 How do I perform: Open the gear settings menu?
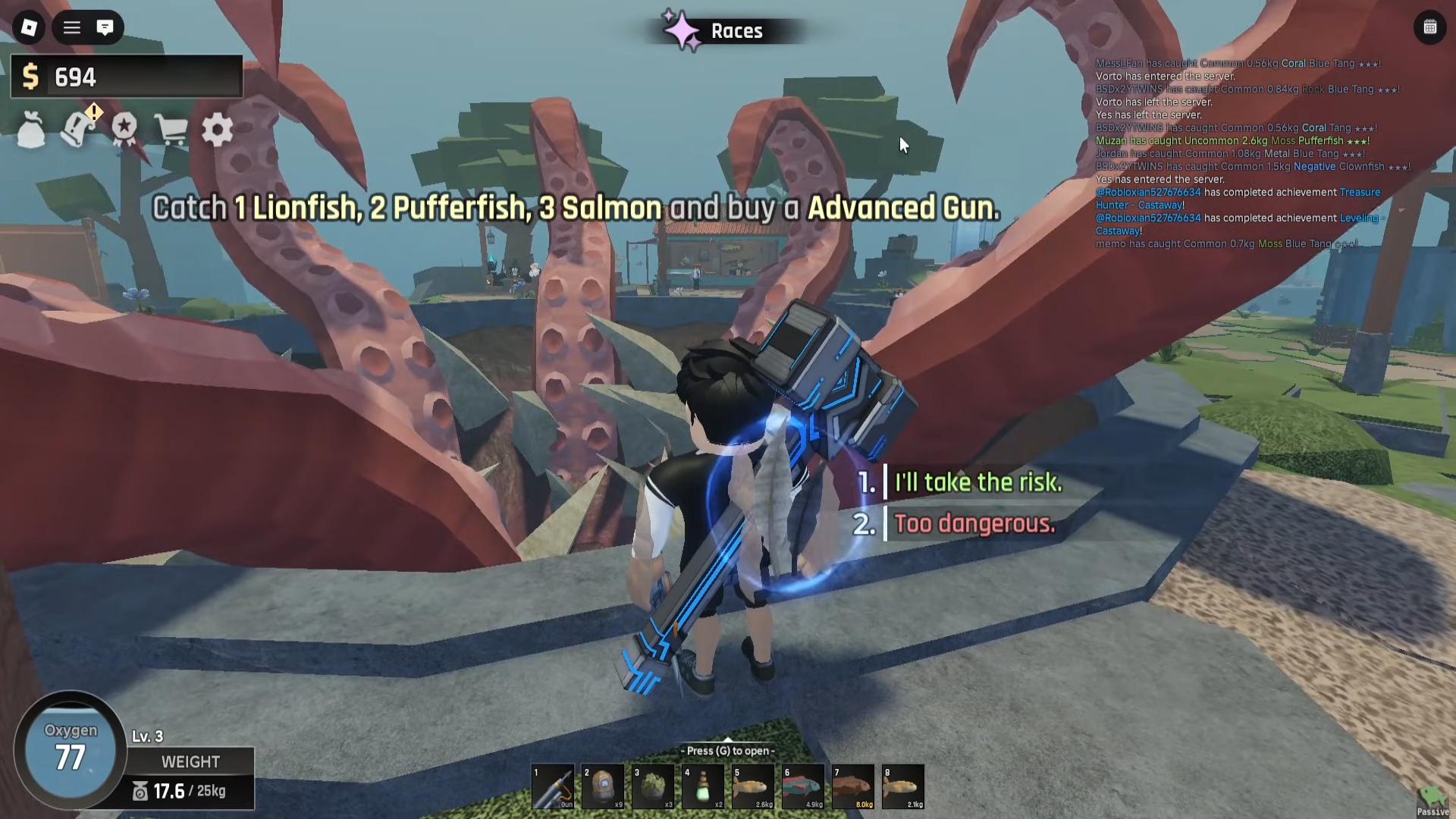(x=218, y=130)
